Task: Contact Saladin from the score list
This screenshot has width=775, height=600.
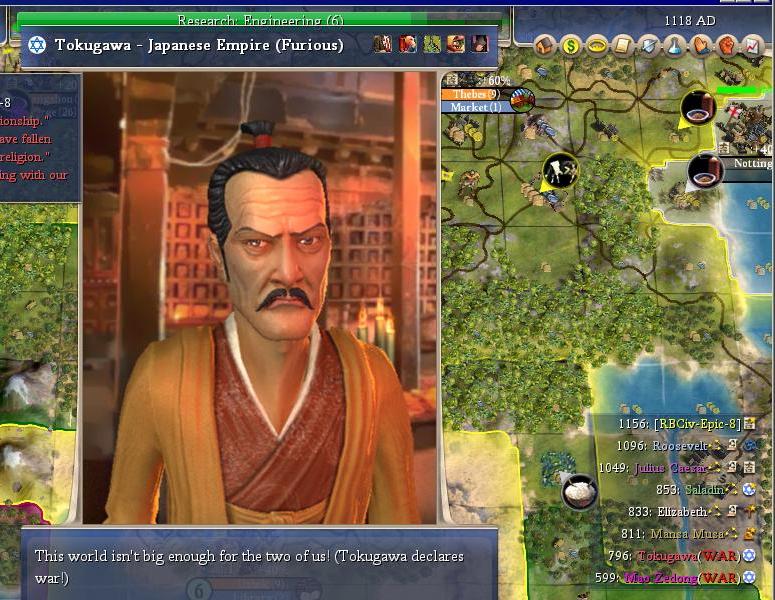Action: (x=704, y=489)
